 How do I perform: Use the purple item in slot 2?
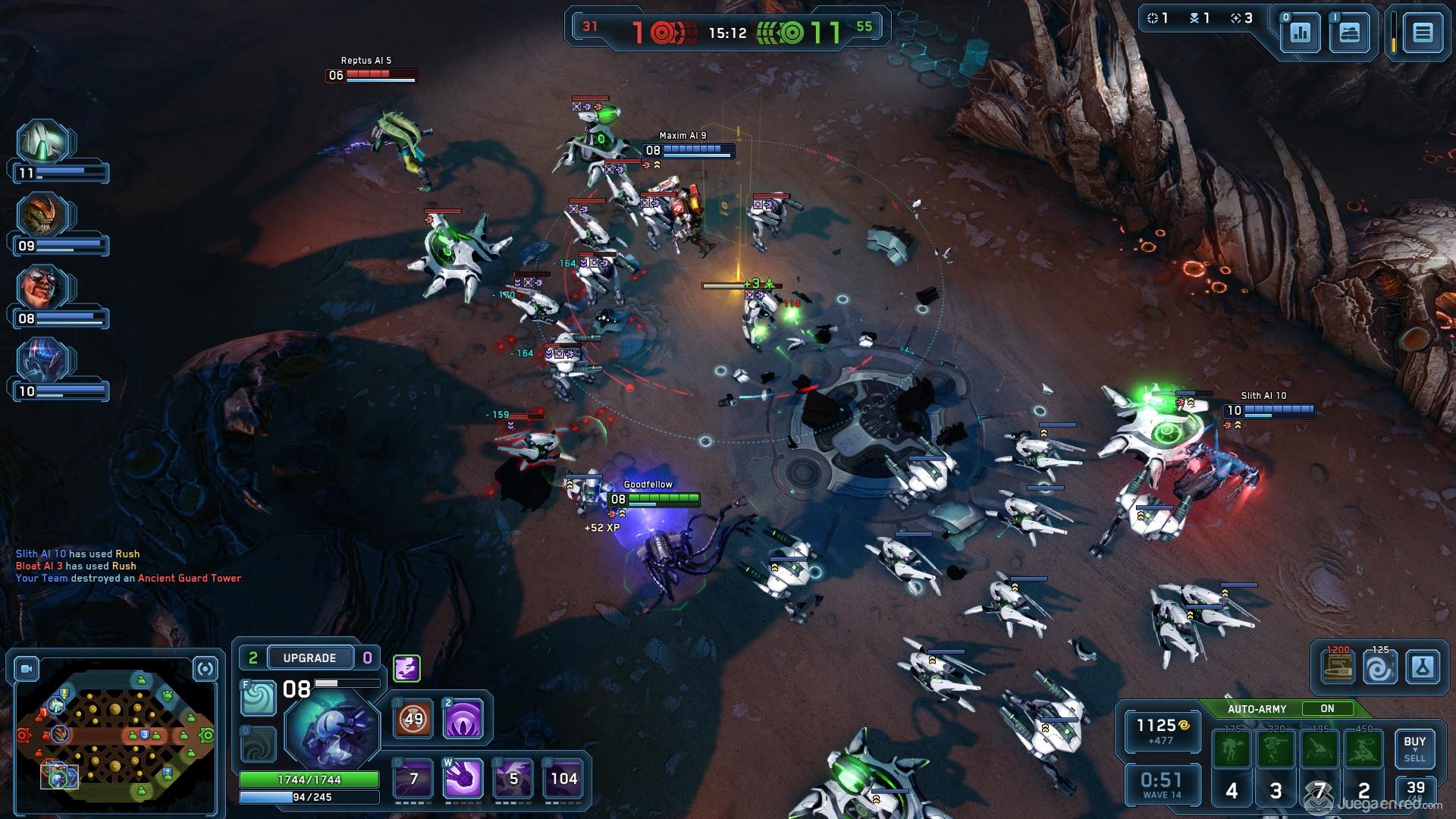463,718
